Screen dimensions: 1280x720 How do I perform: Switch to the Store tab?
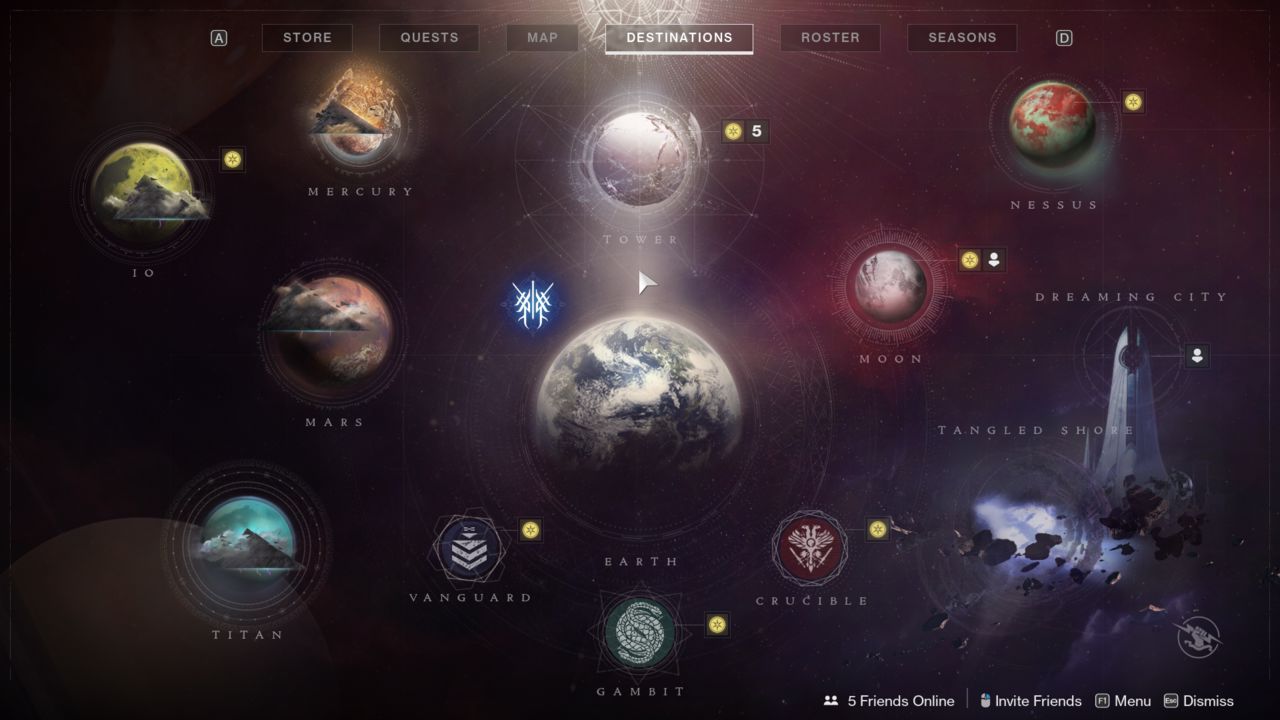point(307,38)
